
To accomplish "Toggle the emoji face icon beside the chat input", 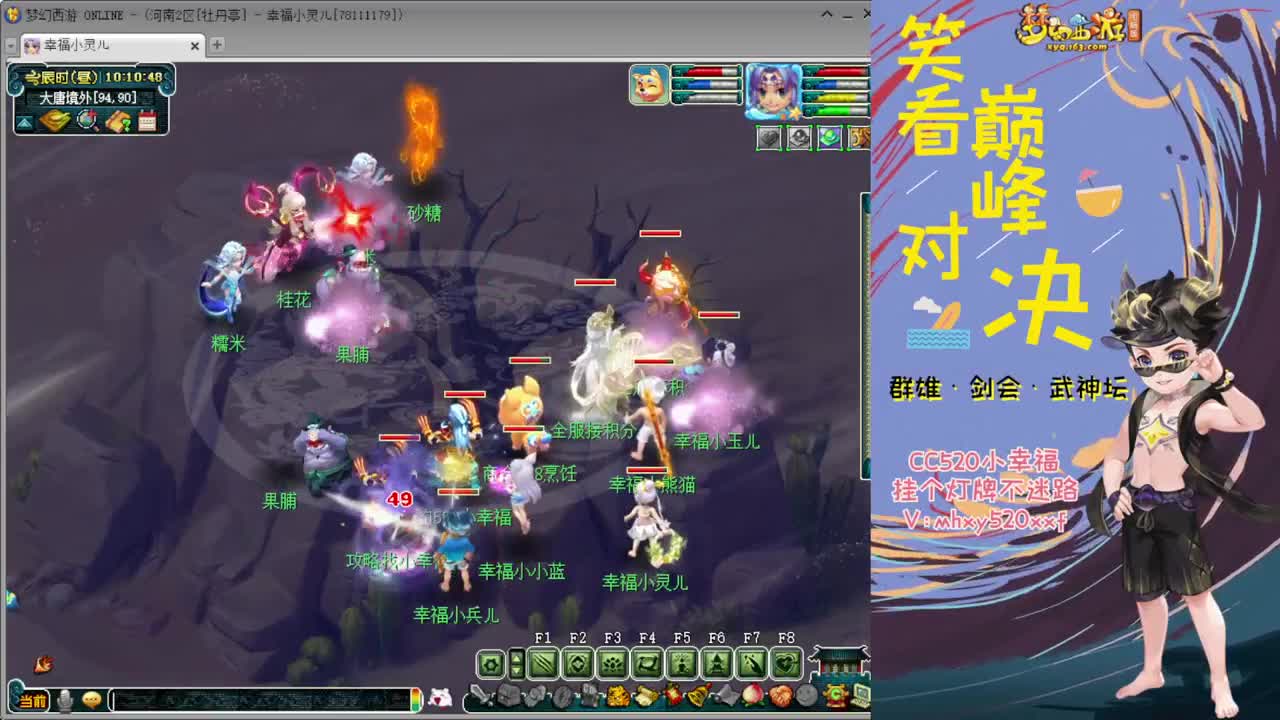I will click(90, 700).
